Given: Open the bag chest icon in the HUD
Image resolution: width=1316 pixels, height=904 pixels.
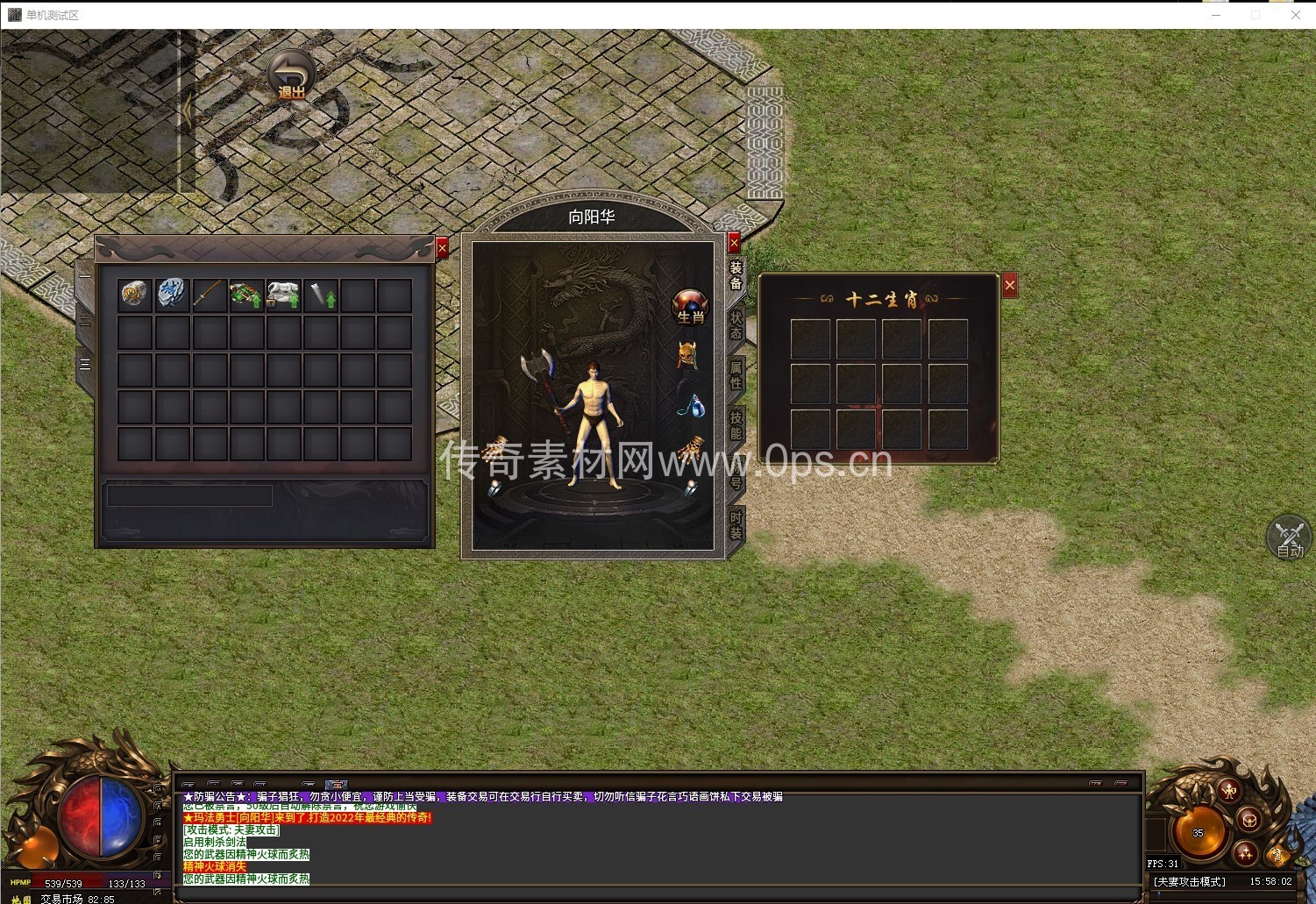Looking at the screenshot, I should pyautogui.click(x=1250, y=821).
